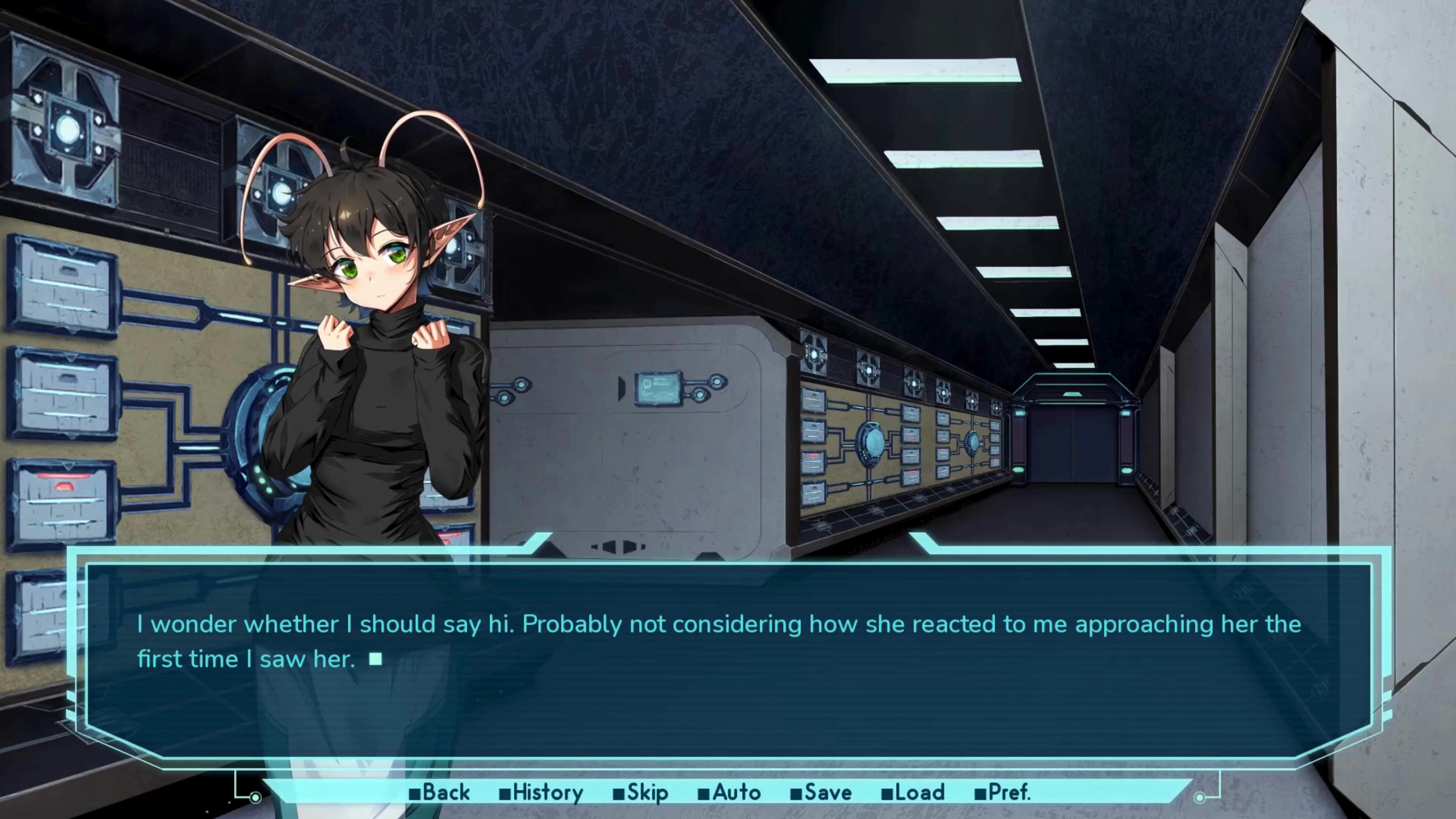Viewport: 1456px width, 819px height.
Task: Open the Load menu
Action: [x=913, y=792]
